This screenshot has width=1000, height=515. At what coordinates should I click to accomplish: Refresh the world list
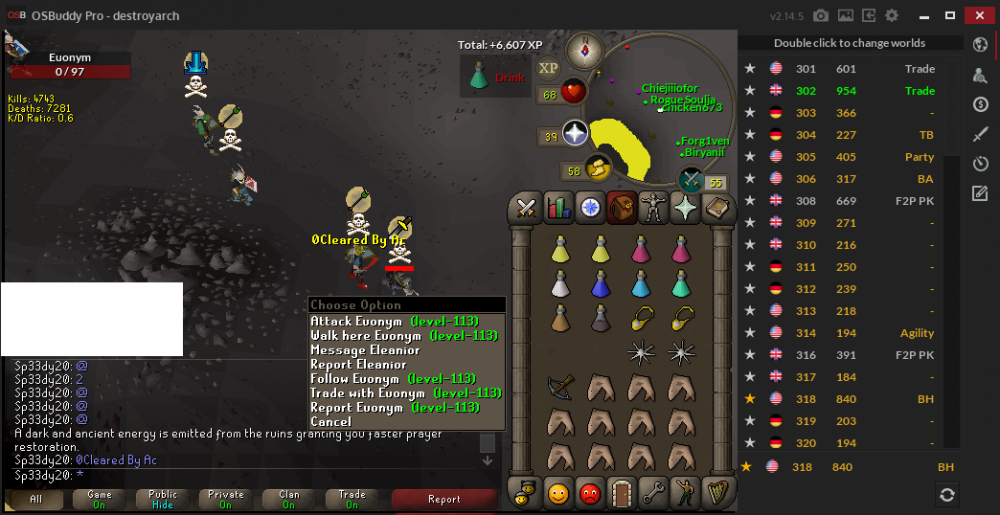[946, 494]
